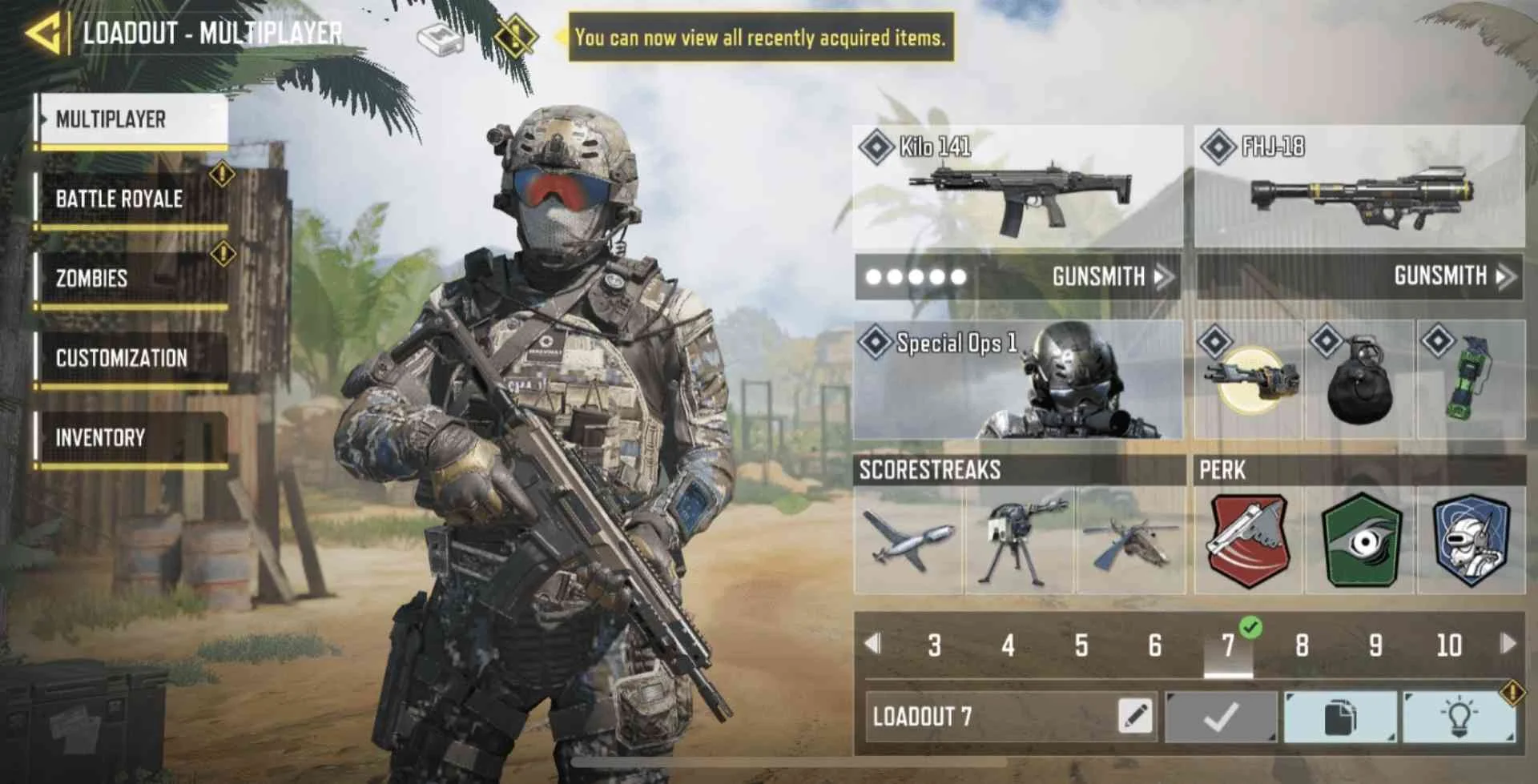Select the FHJ-18 launcher slot

pyautogui.click(x=1359, y=187)
